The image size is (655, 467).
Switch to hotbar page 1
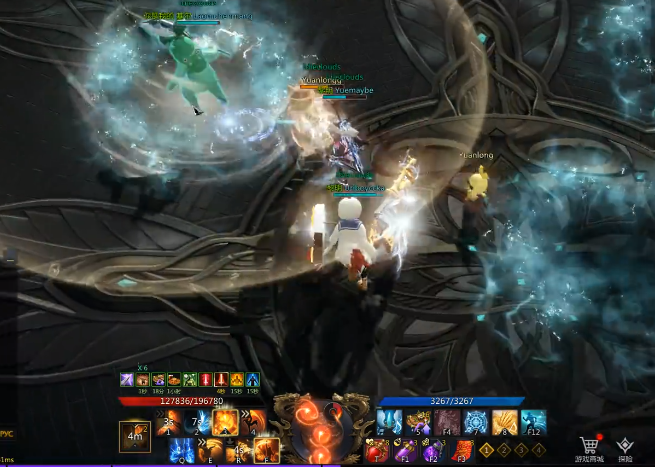(x=487, y=451)
